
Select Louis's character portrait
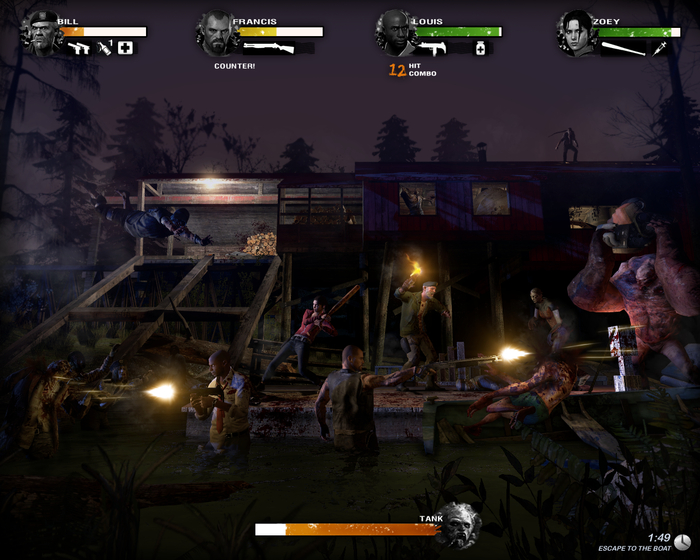tap(395, 32)
